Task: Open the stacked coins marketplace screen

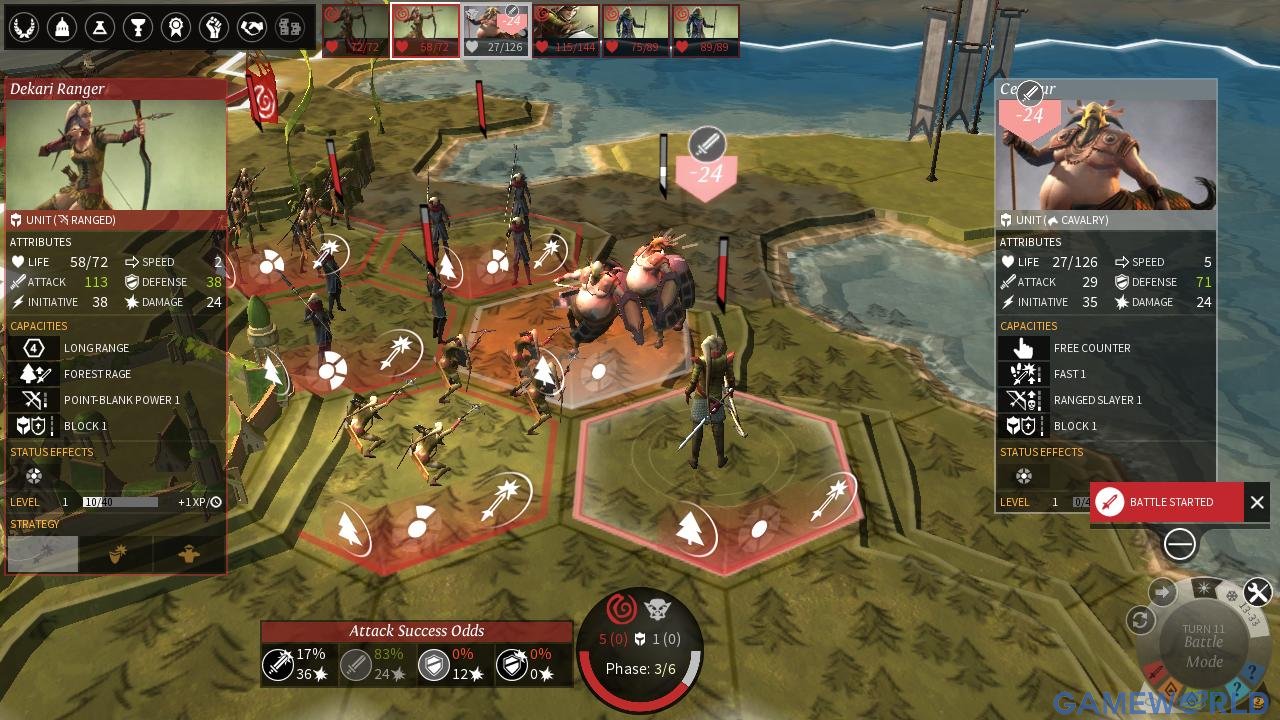Action: tap(289, 28)
